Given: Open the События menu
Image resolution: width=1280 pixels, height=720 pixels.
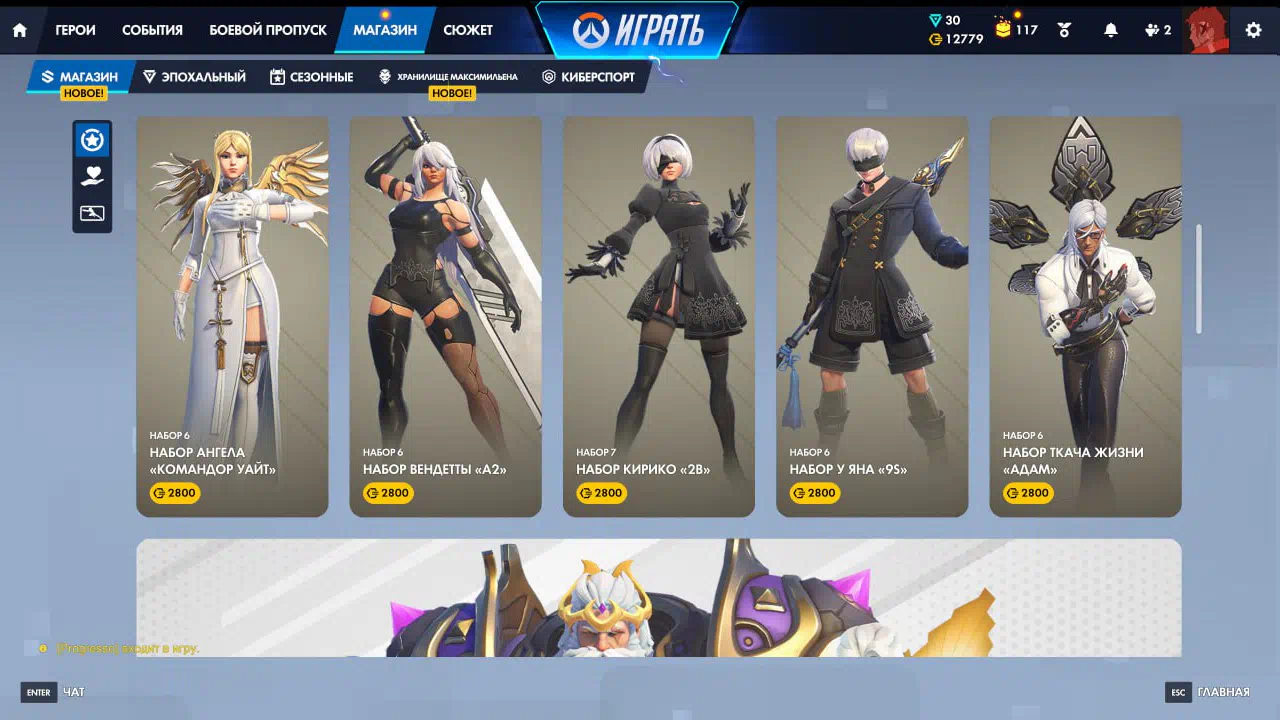Looking at the screenshot, I should pos(152,30).
